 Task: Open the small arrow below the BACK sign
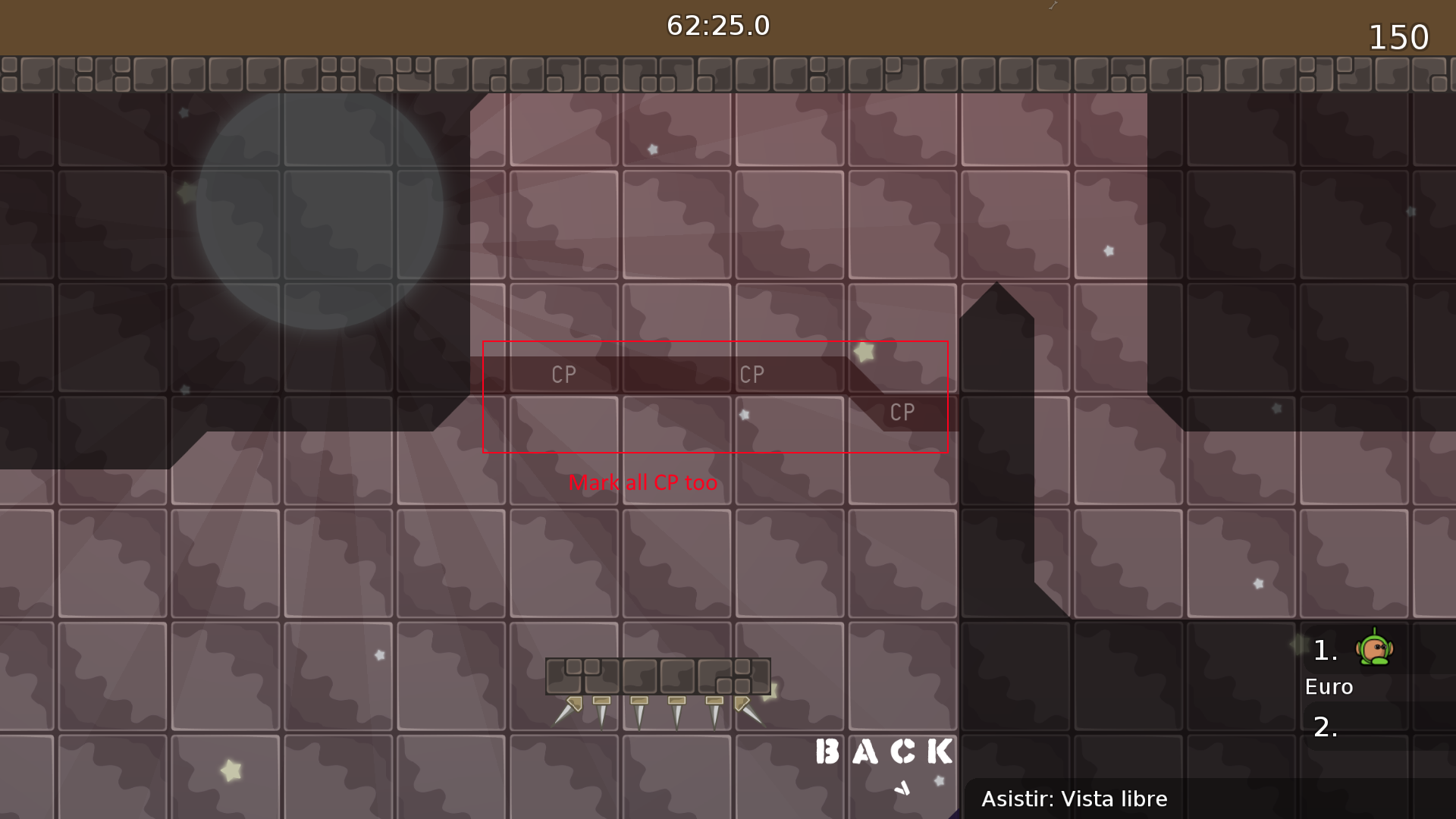tap(902, 789)
